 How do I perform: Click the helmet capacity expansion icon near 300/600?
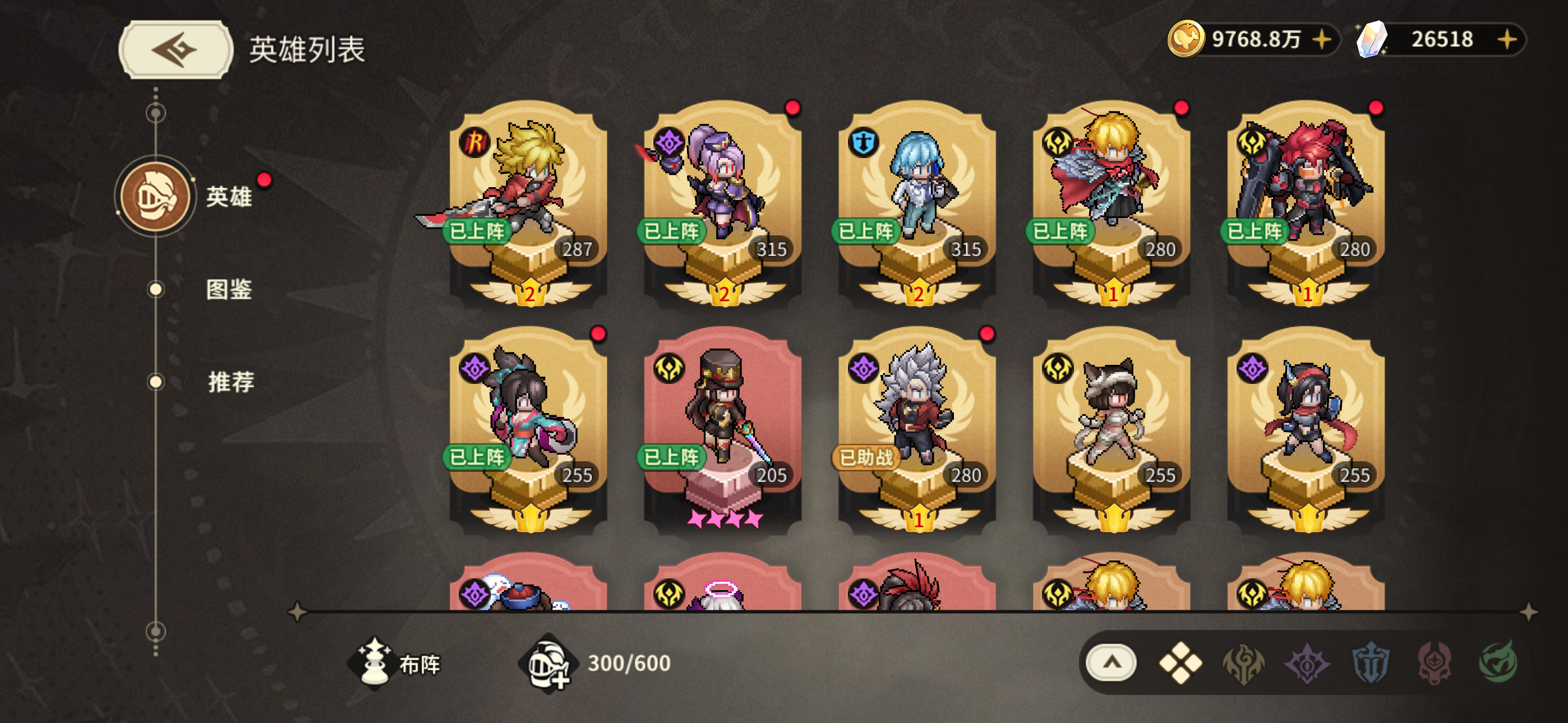click(x=551, y=666)
